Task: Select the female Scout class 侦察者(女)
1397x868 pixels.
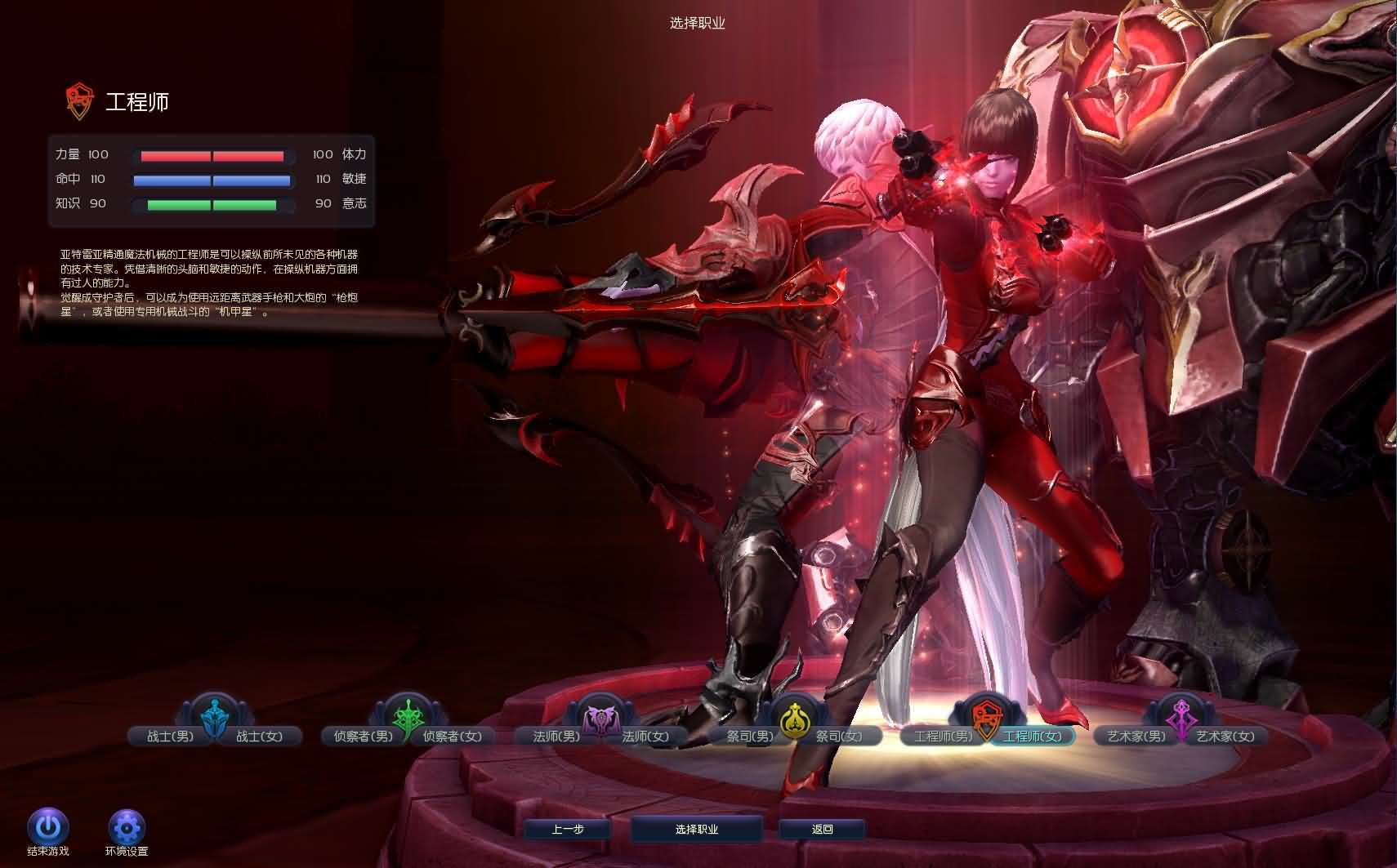Action: click(453, 737)
